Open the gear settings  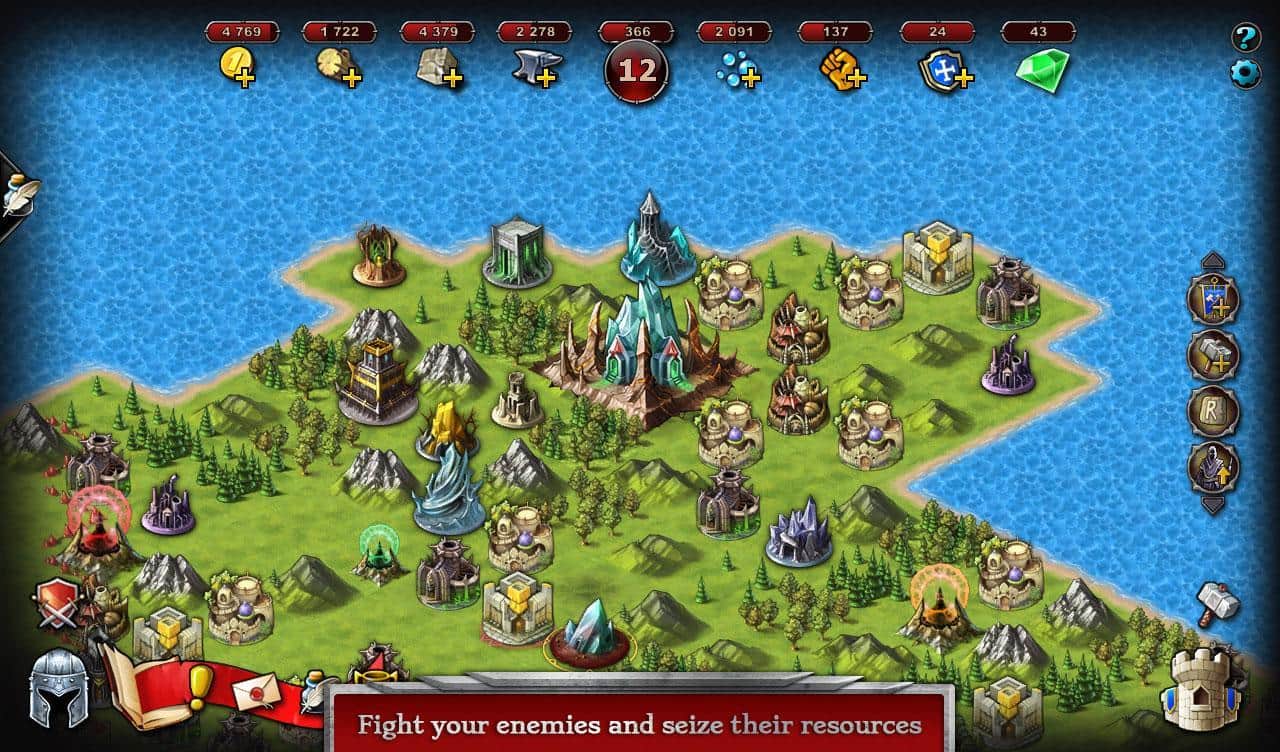(x=1245, y=74)
